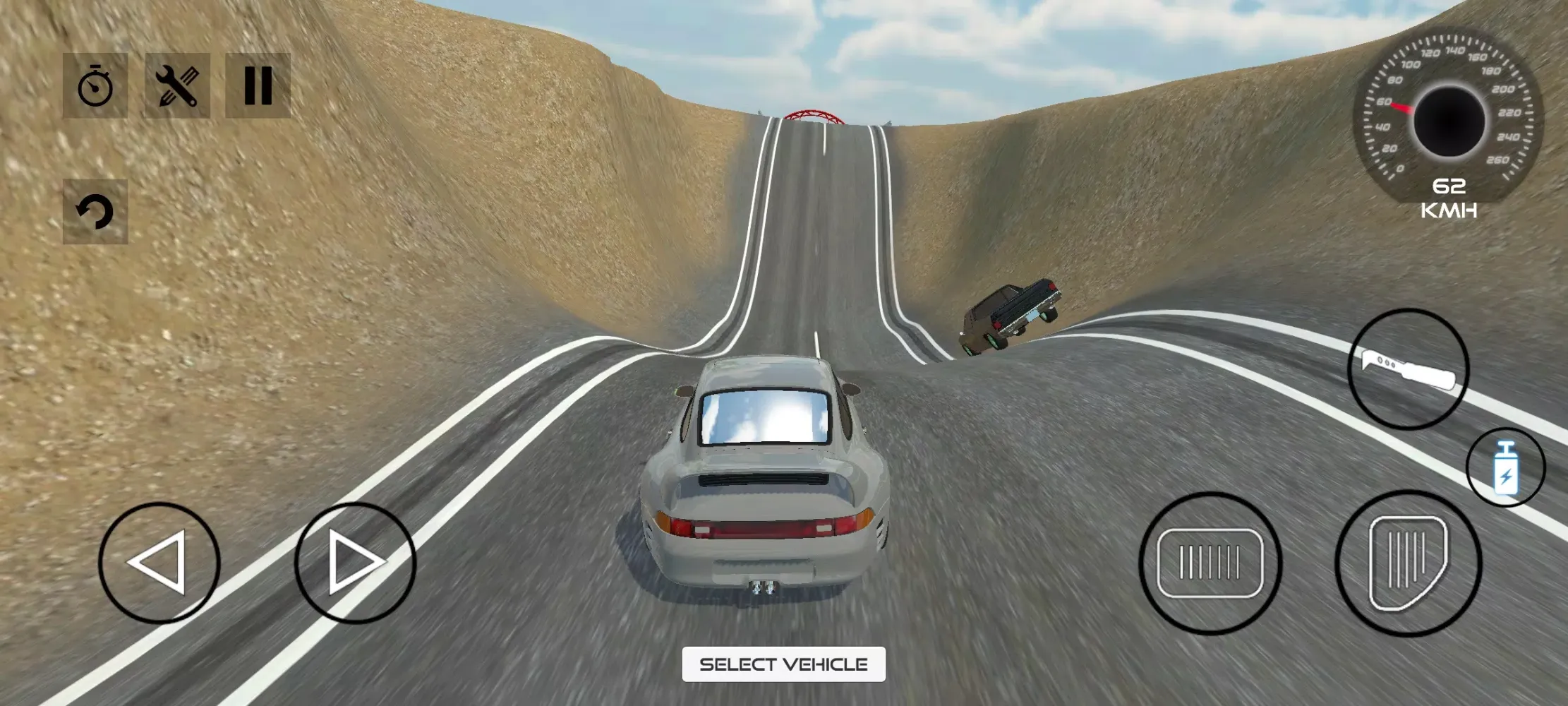Steer right with the right arrow
Image resolution: width=1568 pixels, height=706 pixels.
click(x=355, y=563)
